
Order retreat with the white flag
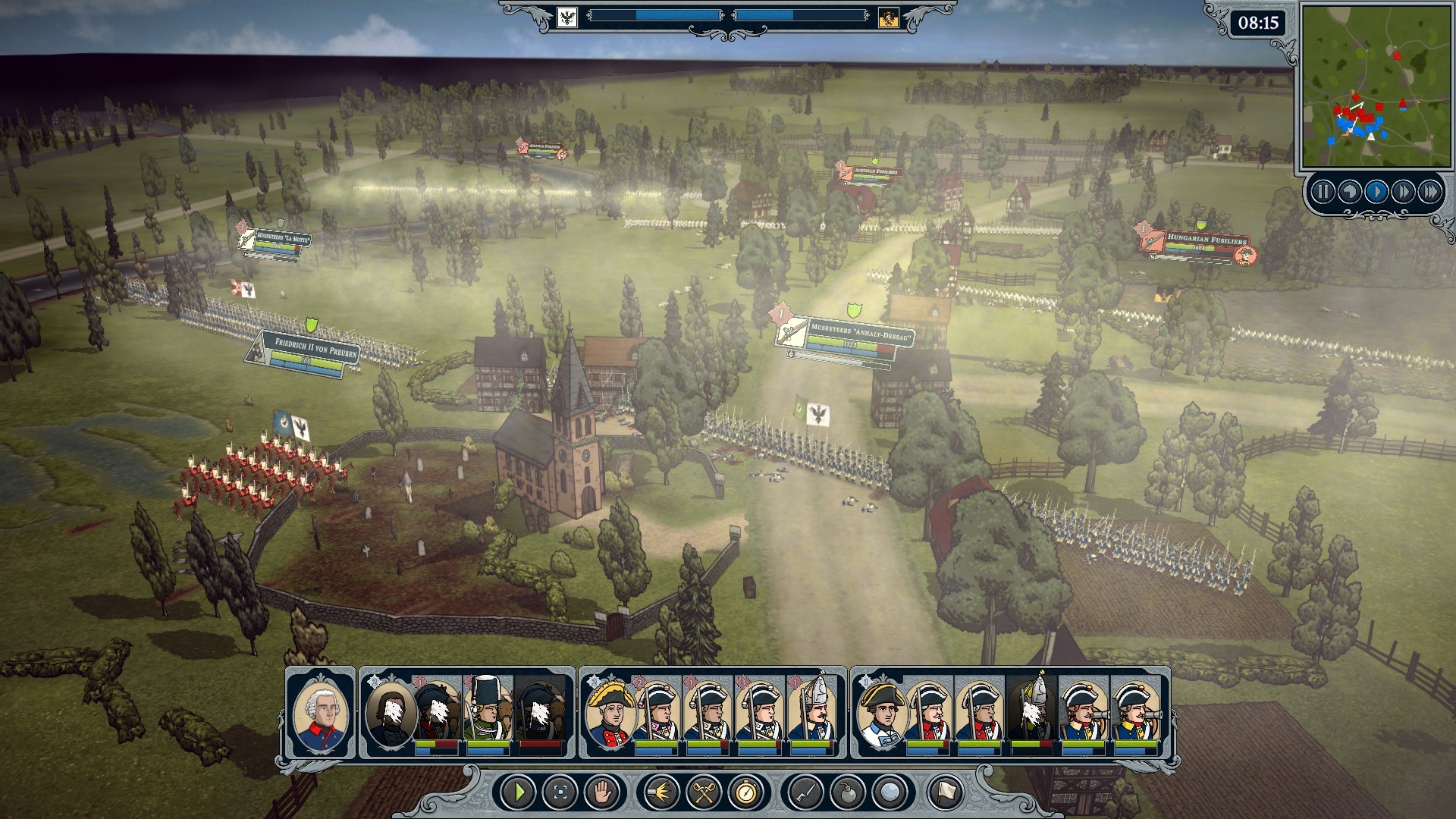pos(945,793)
